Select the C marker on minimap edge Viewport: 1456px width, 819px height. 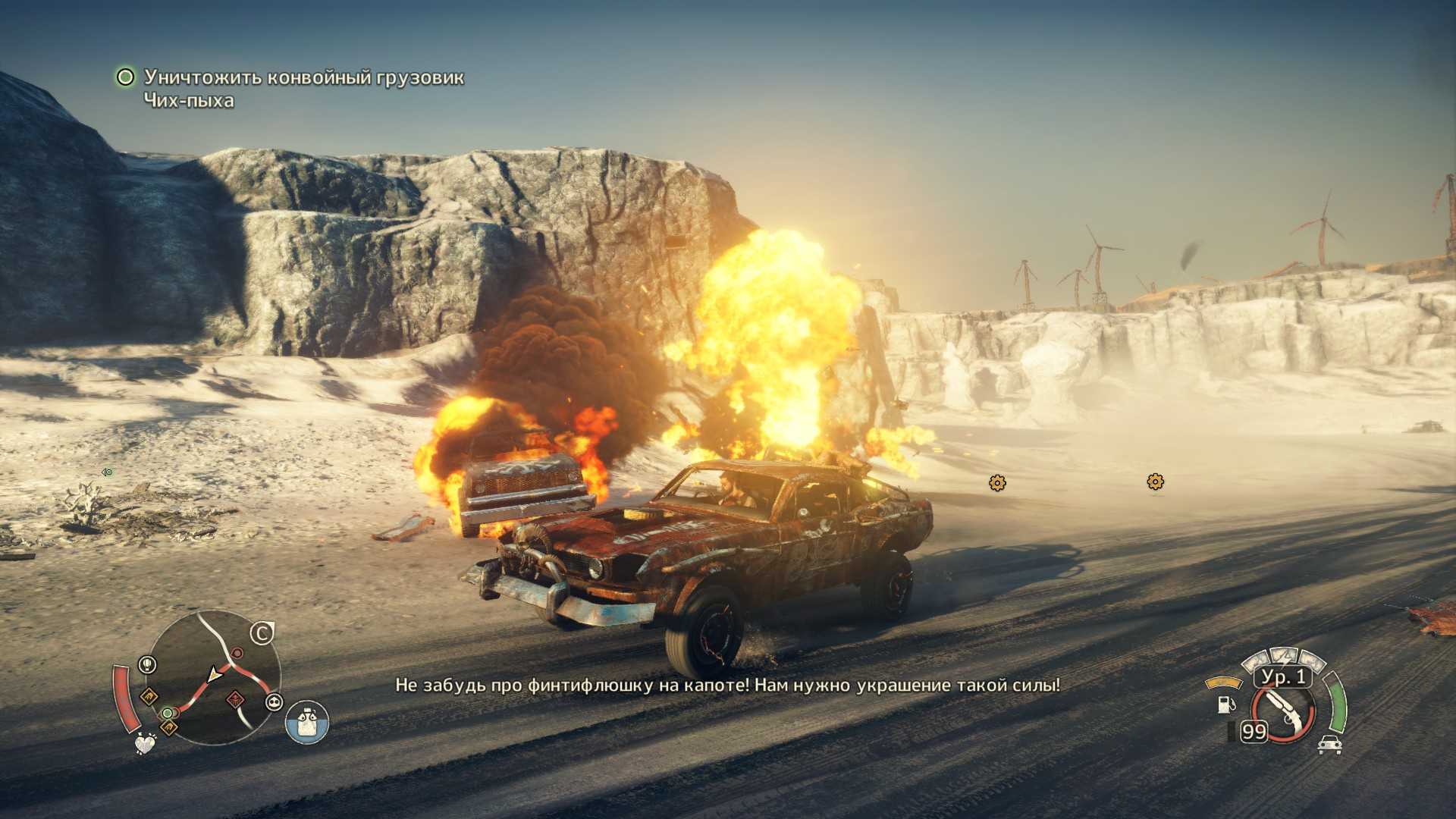[x=262, y=633]
